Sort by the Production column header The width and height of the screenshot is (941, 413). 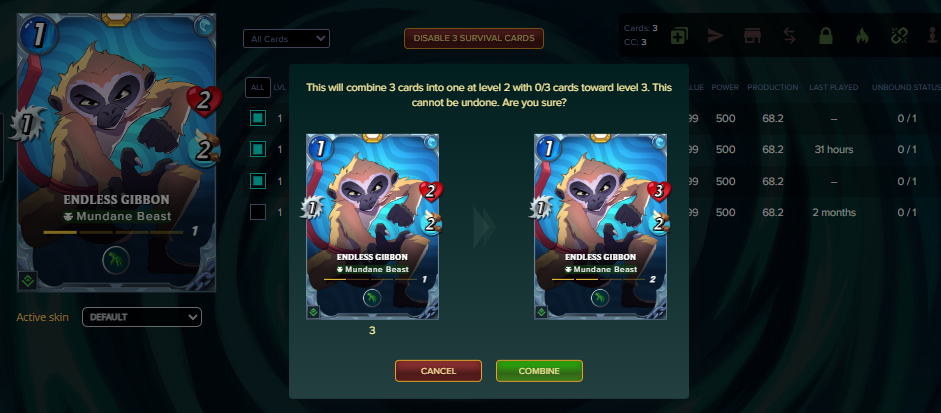pyautogui.click(x=771, y=88)
